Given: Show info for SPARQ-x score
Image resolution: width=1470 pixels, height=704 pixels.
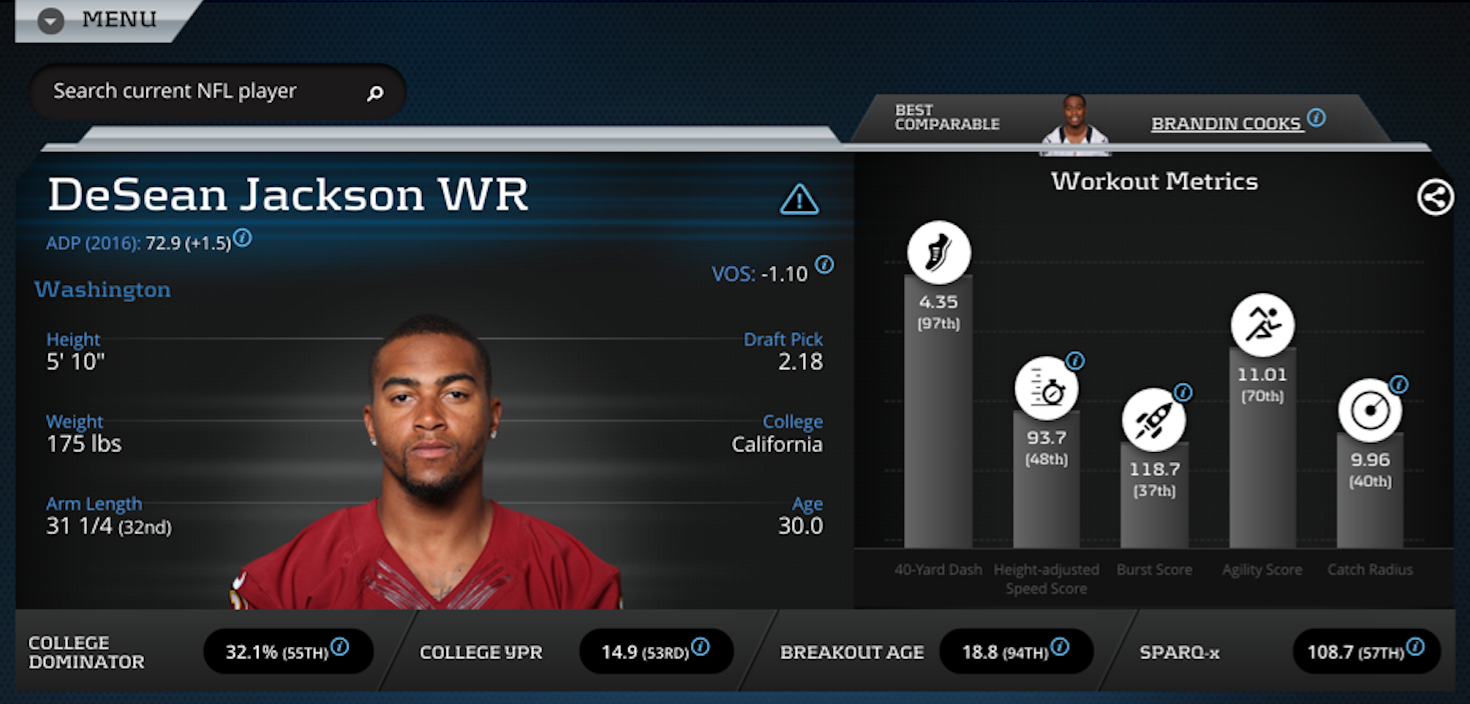Looking at the screenshot, I should click(x=1415, y=647).
